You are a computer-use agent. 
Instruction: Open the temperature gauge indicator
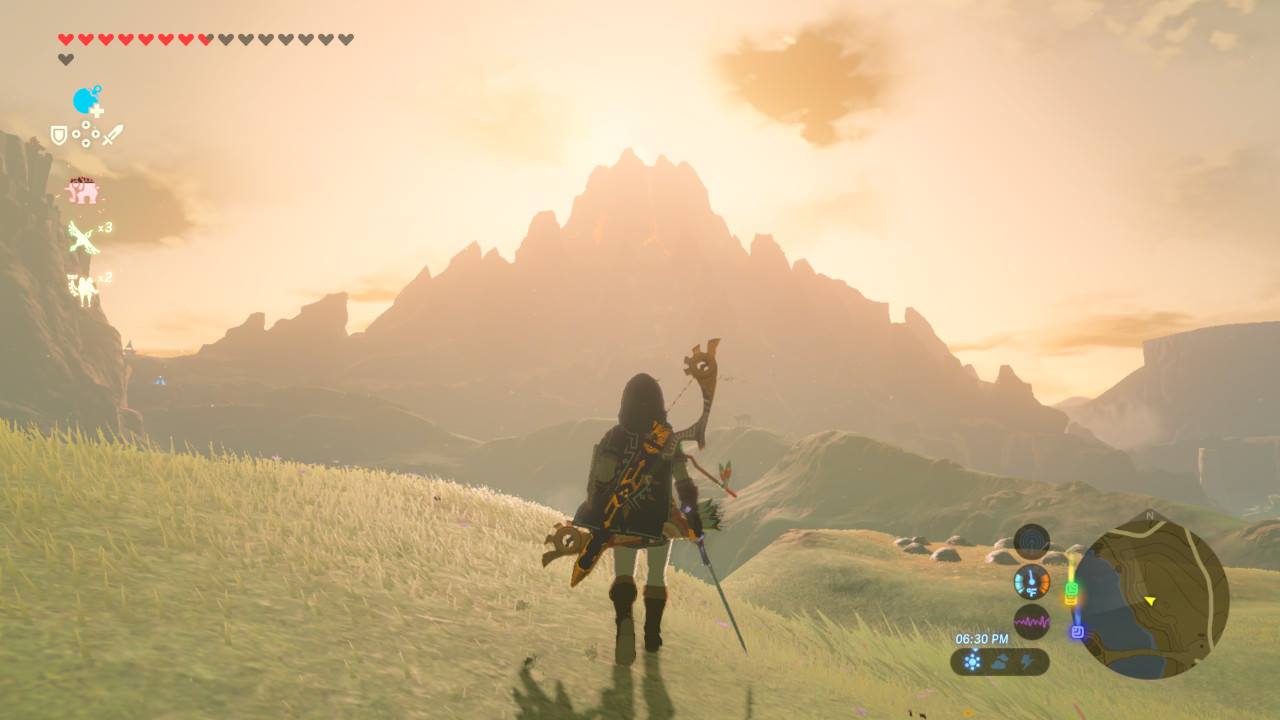pos(1030,580)
